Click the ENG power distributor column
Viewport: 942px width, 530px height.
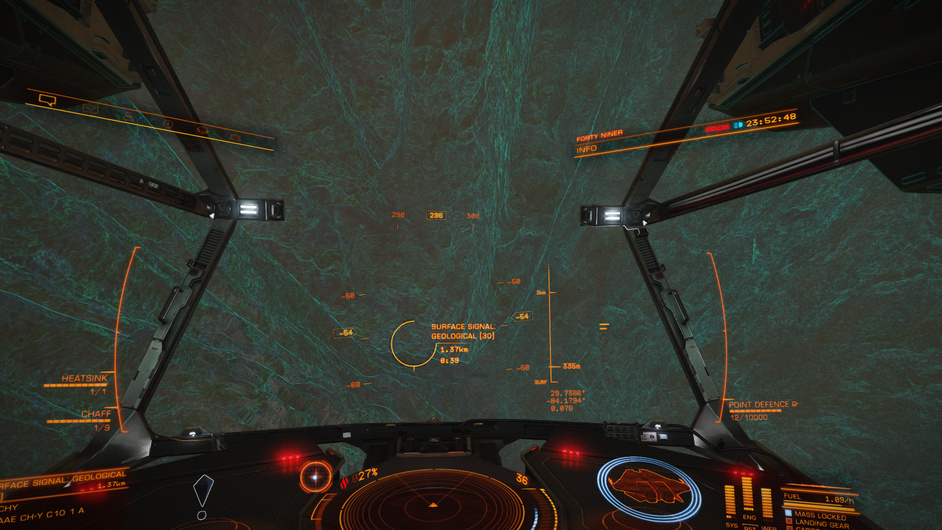click(748, 498)
